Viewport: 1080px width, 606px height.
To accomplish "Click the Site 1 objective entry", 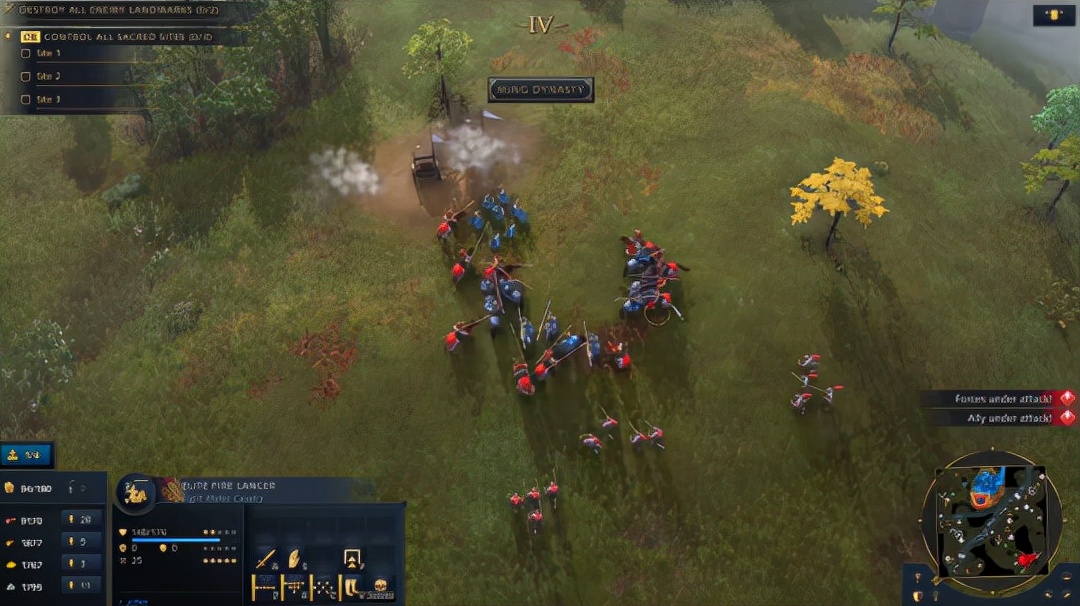I will (47, 53).
